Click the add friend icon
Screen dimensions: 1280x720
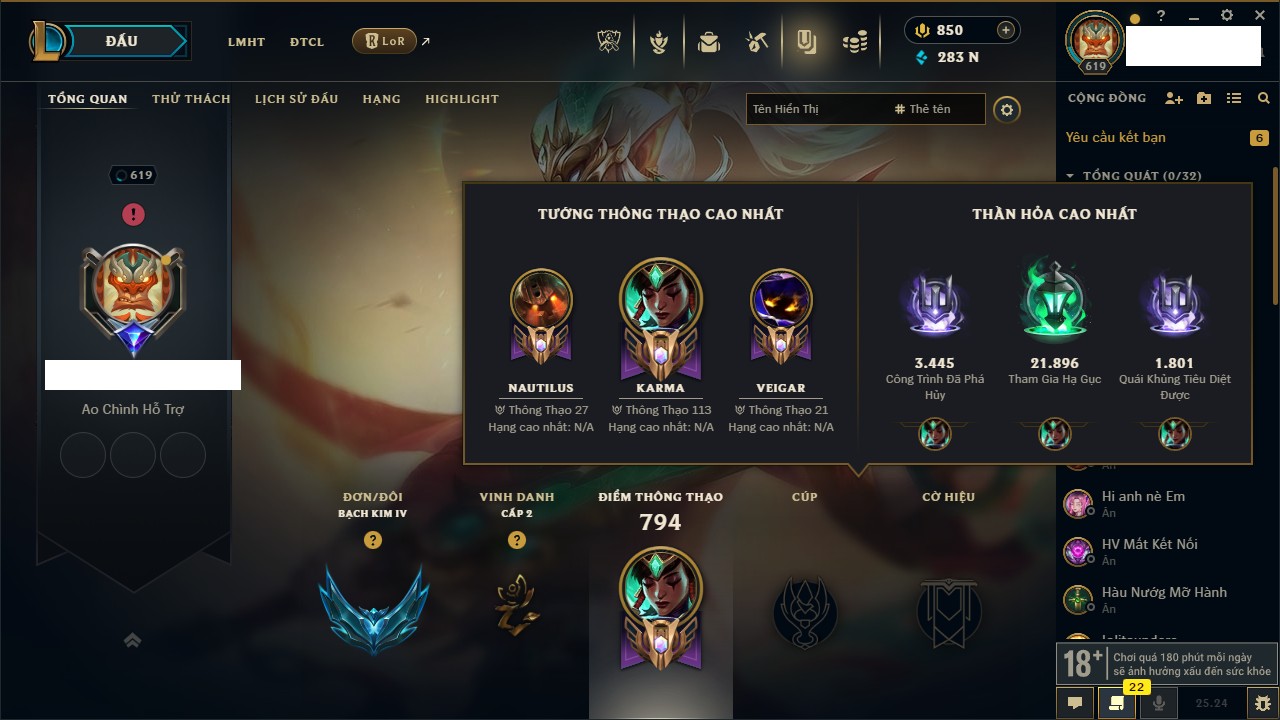pyautogui.click(x=1174, y=98)
